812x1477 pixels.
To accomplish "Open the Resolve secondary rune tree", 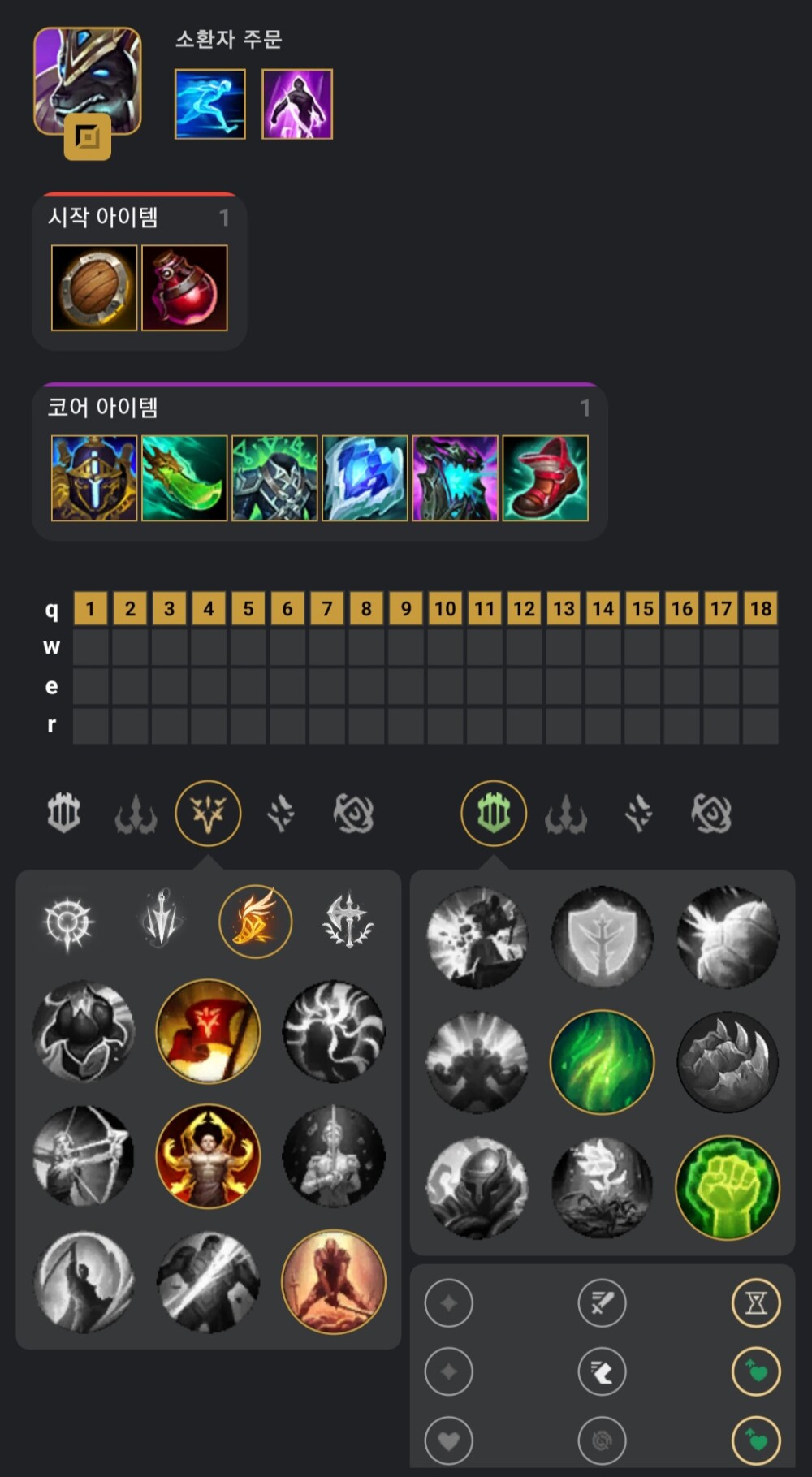I will coord(493,813).
